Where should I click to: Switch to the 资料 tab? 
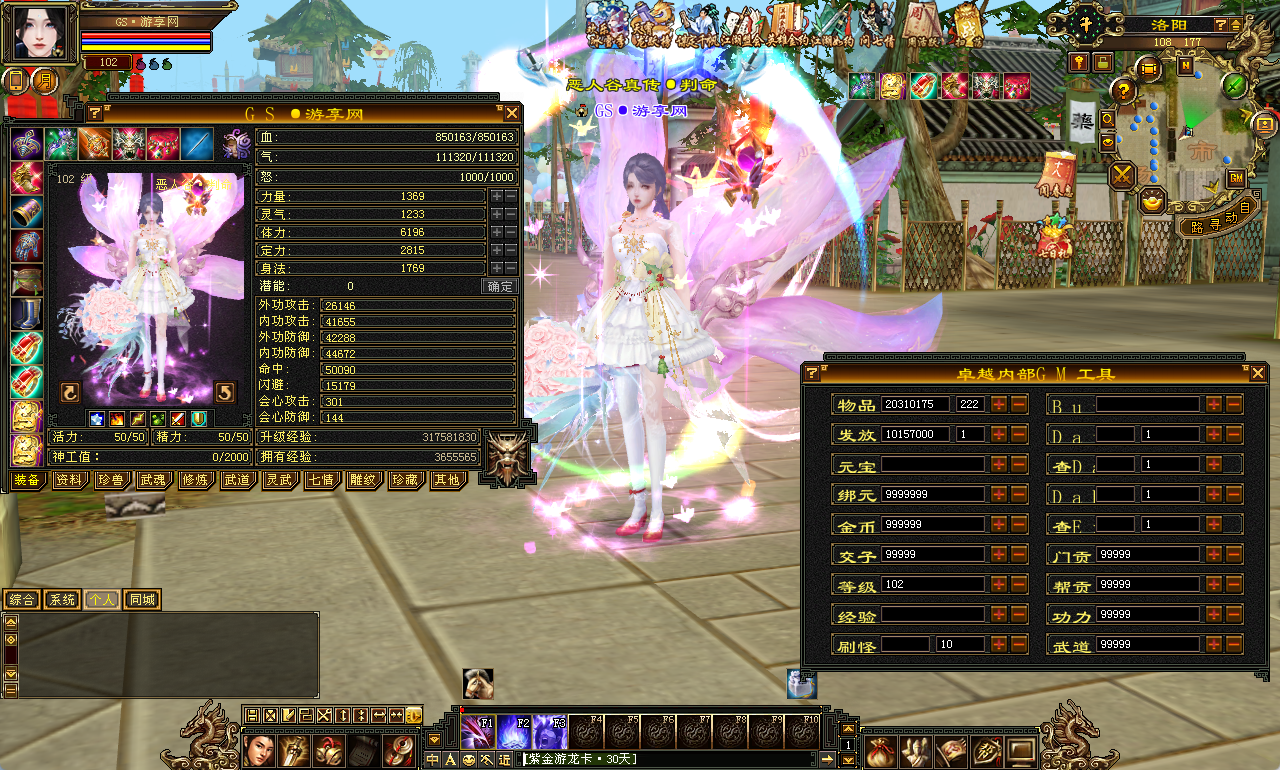click(x=69, y=480)
